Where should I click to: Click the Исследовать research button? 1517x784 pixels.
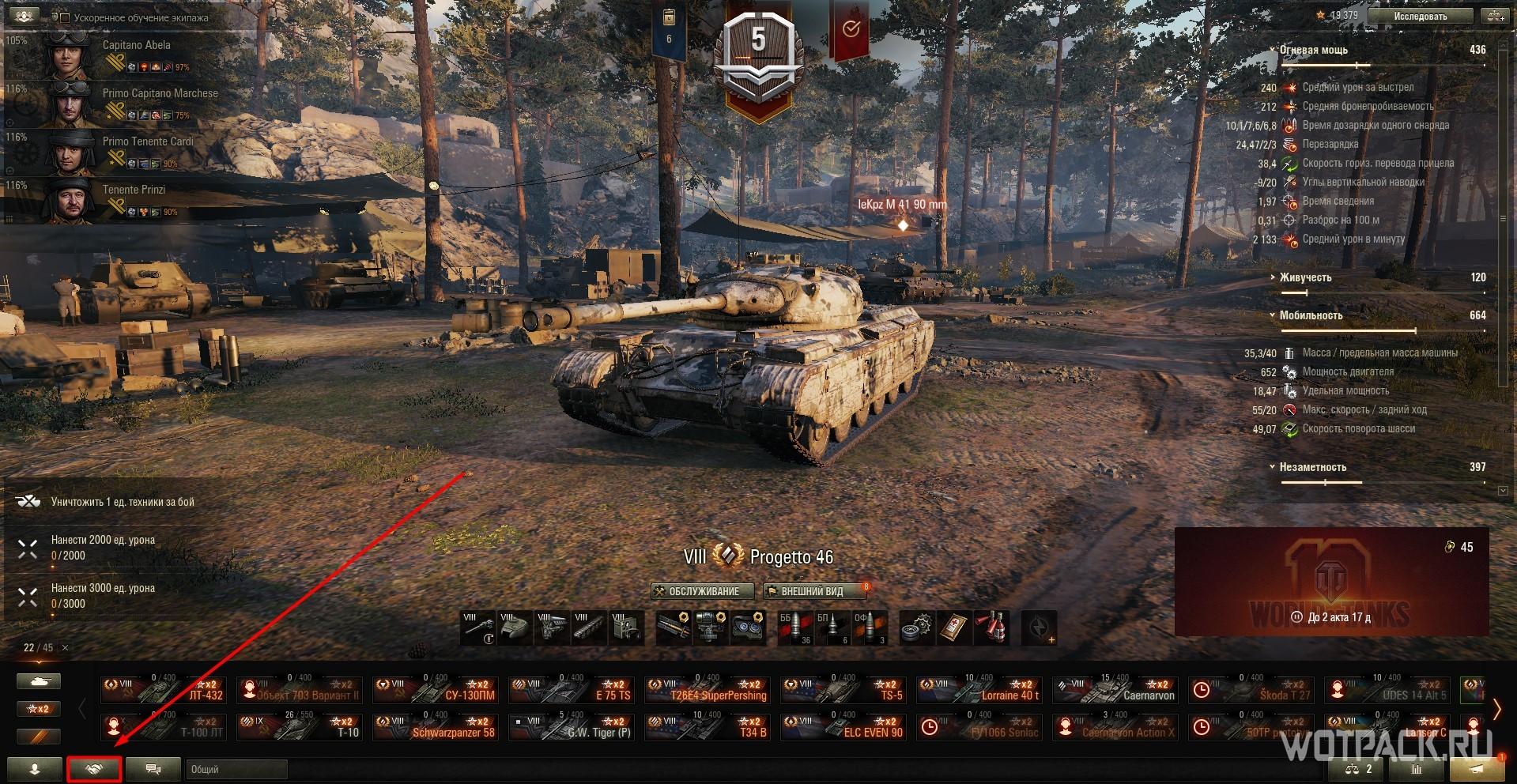click(x=1420, y=16)
